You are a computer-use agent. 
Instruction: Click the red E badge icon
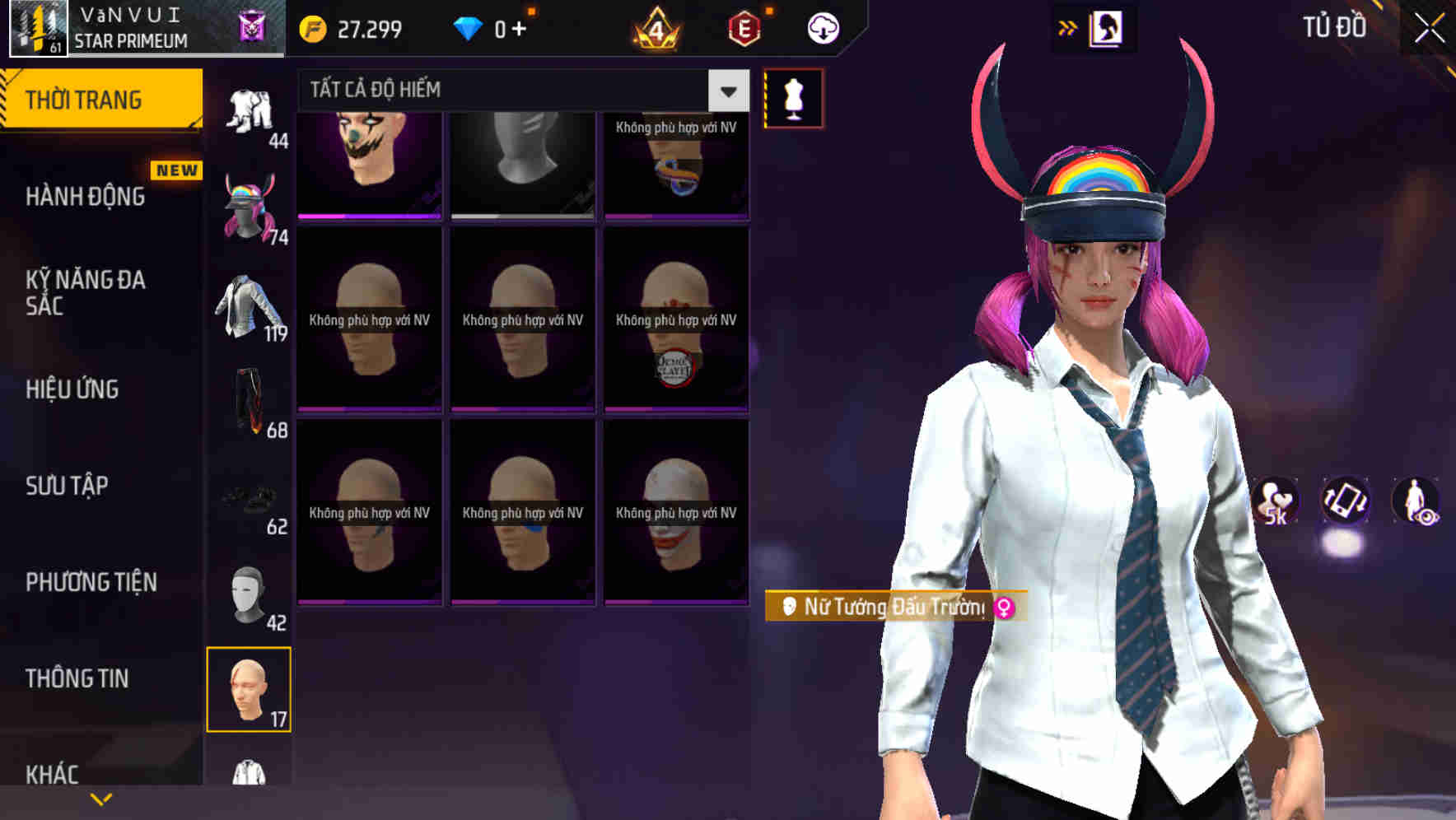744,27
